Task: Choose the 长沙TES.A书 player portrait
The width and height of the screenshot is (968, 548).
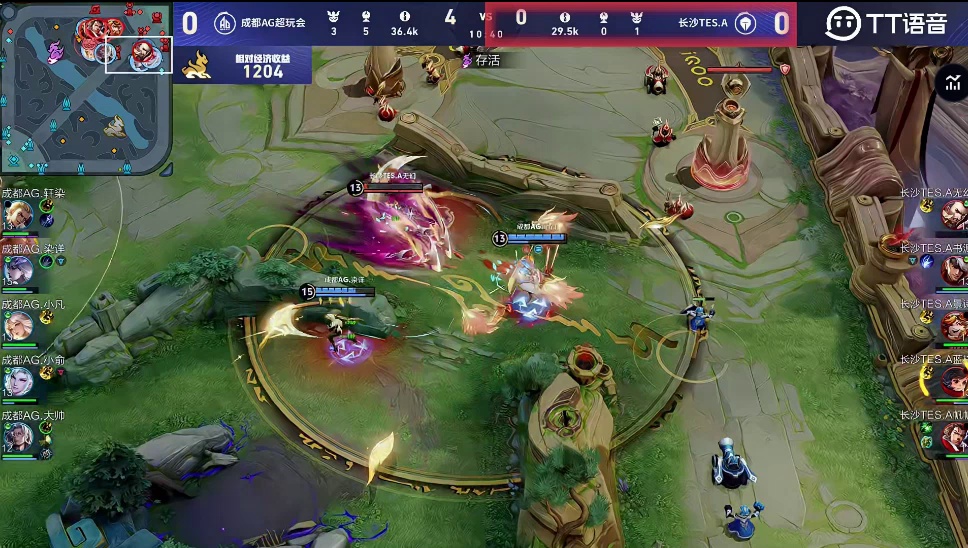Action: coord(953,268)
